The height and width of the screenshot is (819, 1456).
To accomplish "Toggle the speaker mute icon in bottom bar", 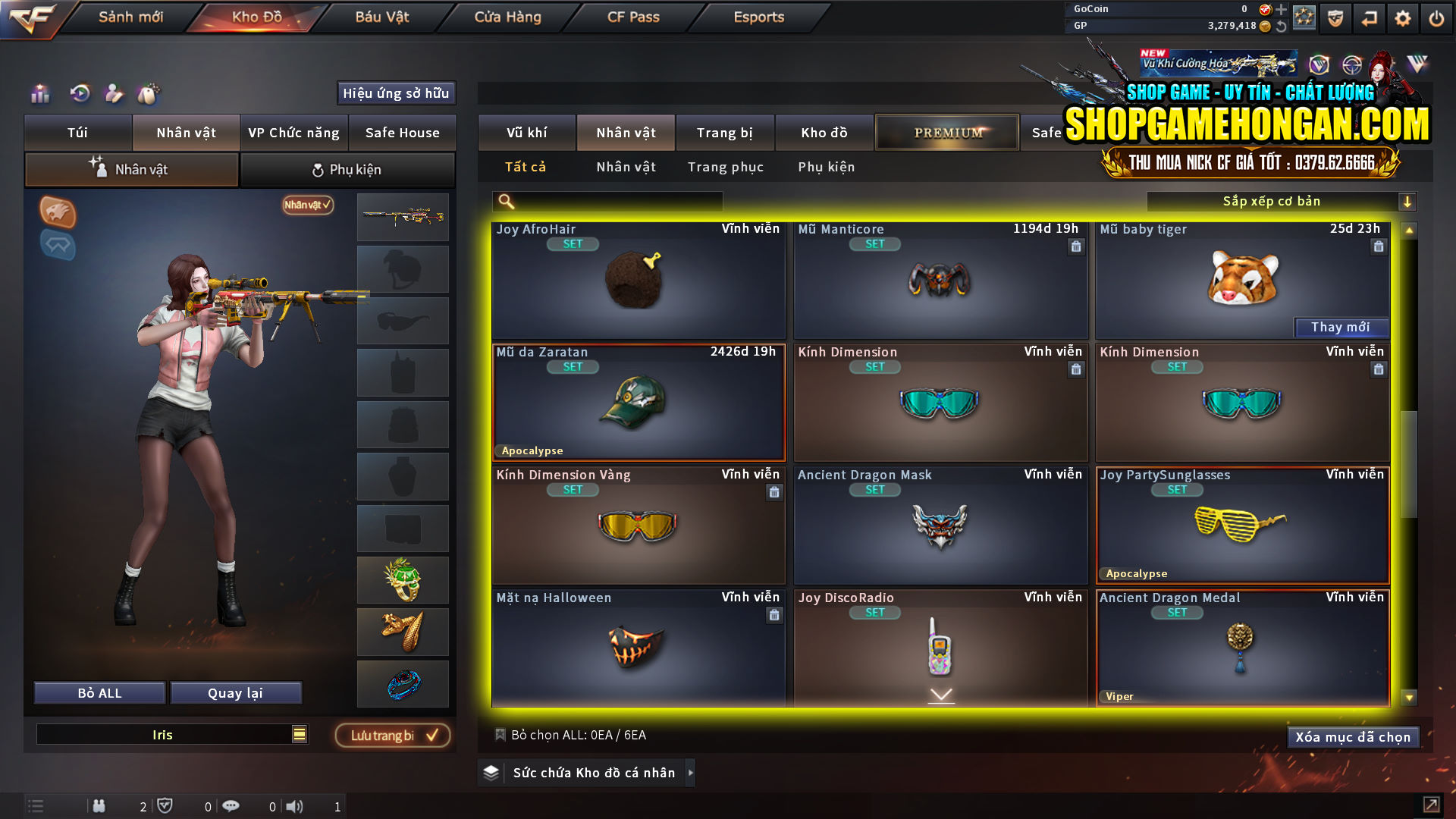I will click(x=296, y=806).
